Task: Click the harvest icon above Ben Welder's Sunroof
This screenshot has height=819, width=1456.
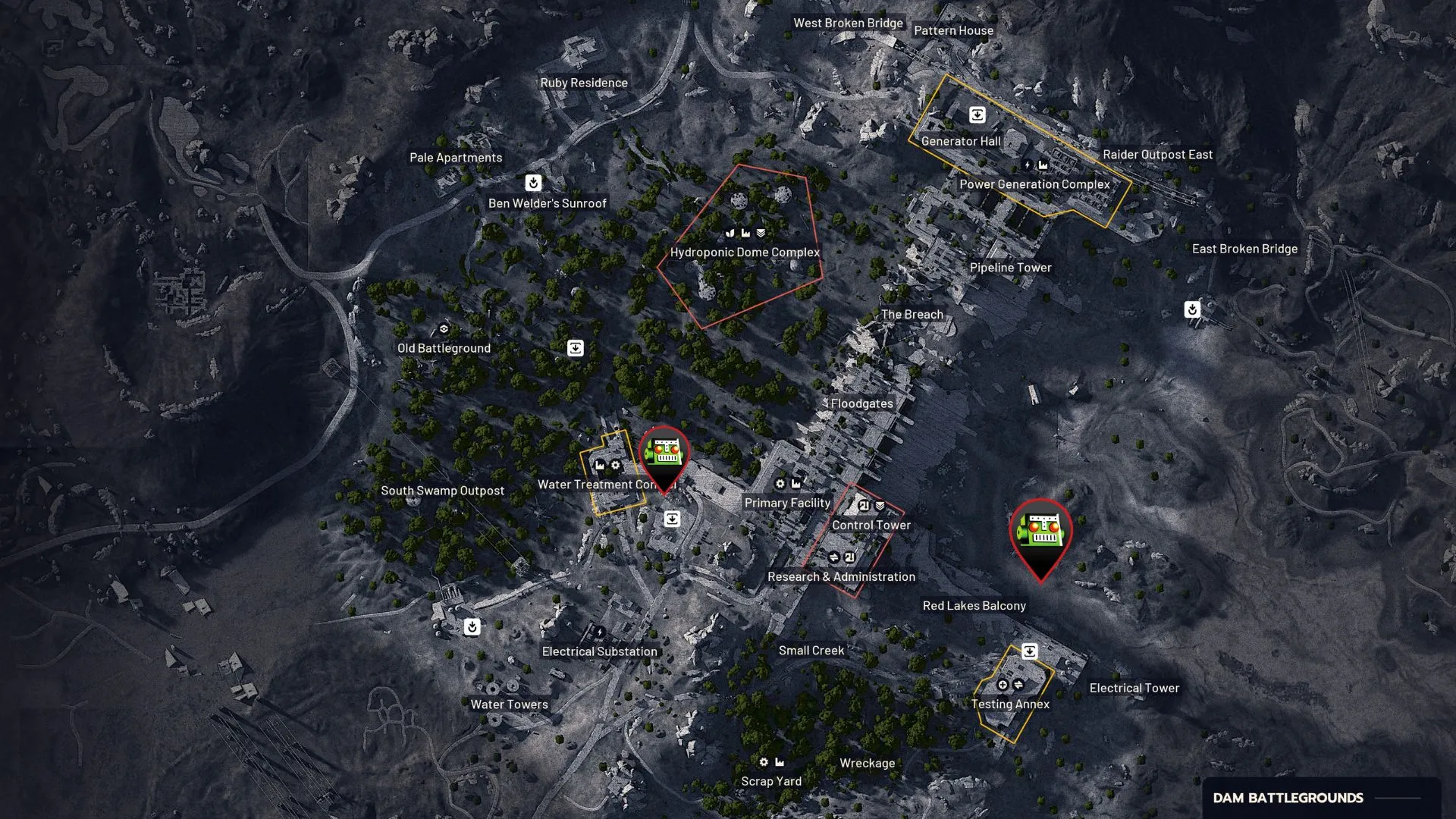Action: tap(533, 182)
